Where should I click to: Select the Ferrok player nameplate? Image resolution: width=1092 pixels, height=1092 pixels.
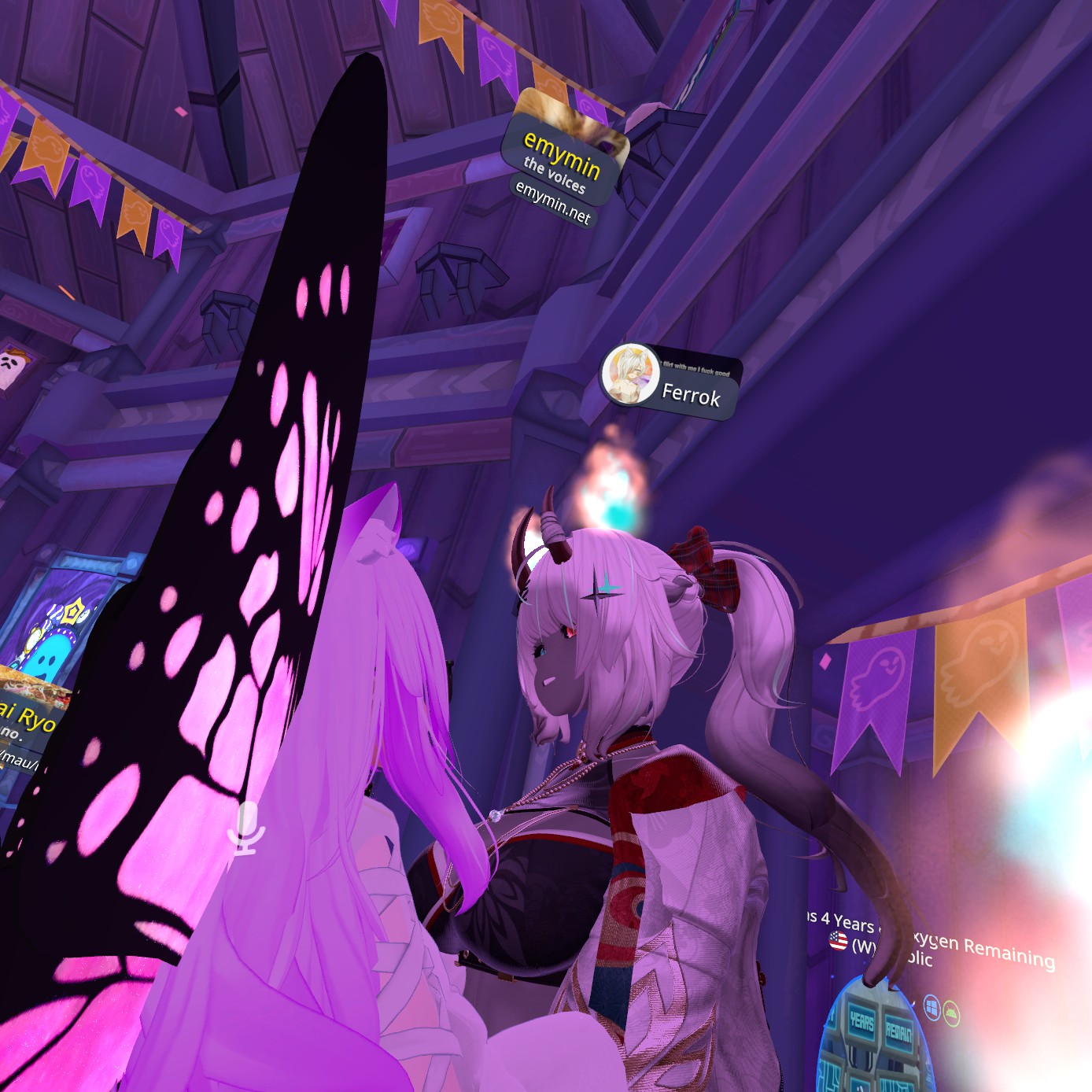point(691,395)
